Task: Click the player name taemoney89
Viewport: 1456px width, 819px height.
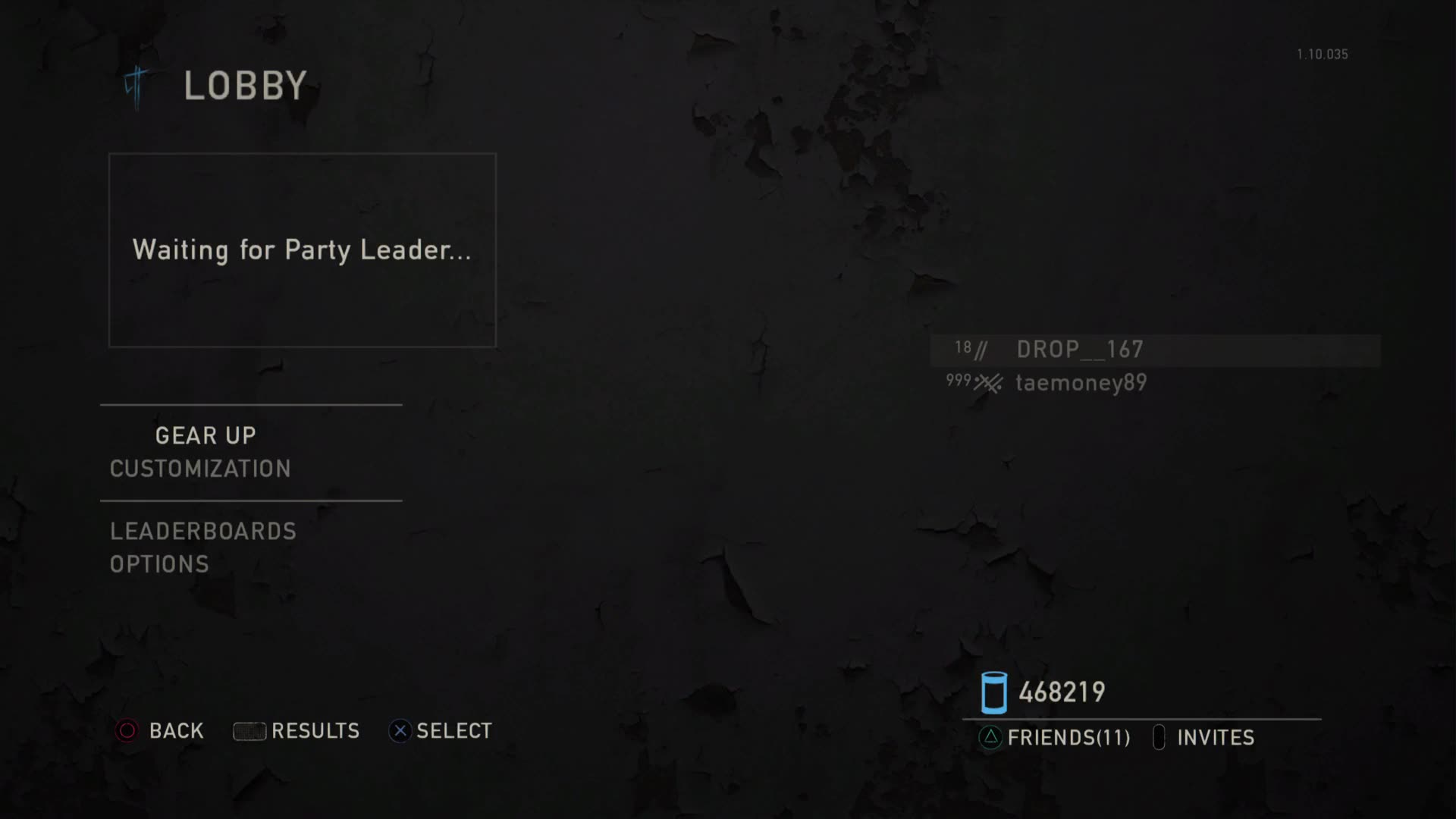Action: coord(1081,383)
